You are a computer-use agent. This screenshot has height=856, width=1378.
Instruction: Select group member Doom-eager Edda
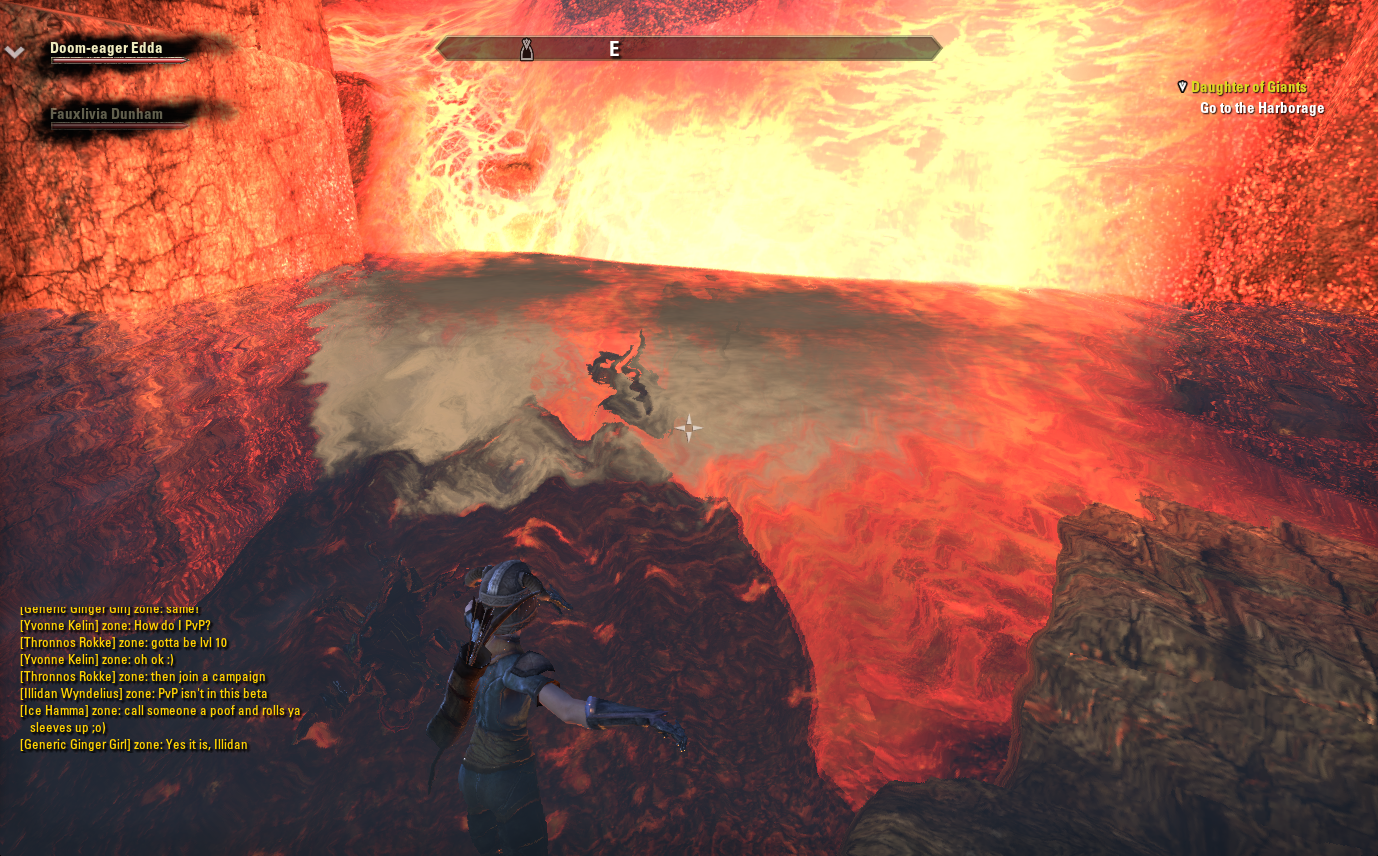pos(106,48)
